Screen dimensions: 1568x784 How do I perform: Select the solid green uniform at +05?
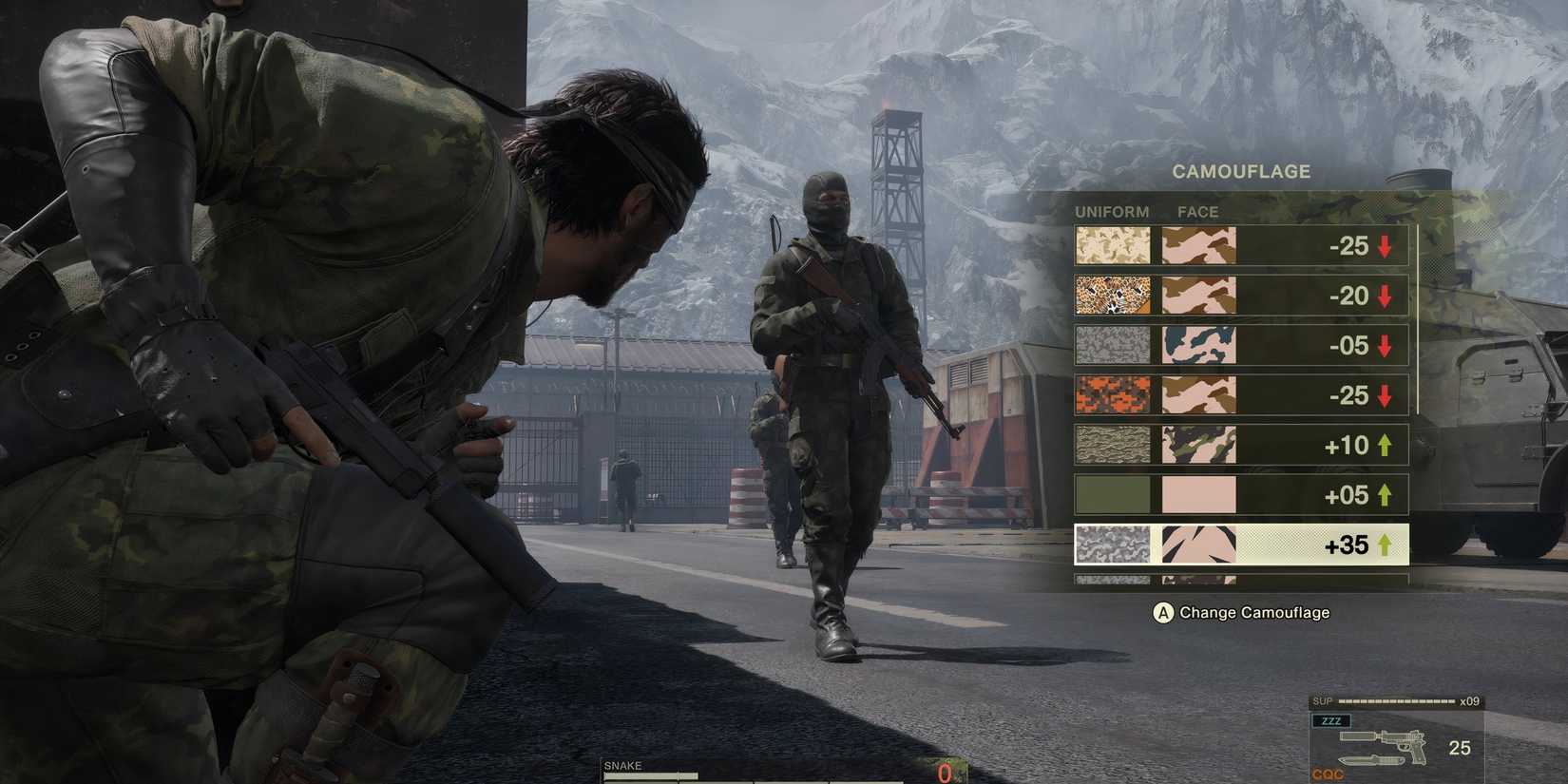(x=1240, y=495)
